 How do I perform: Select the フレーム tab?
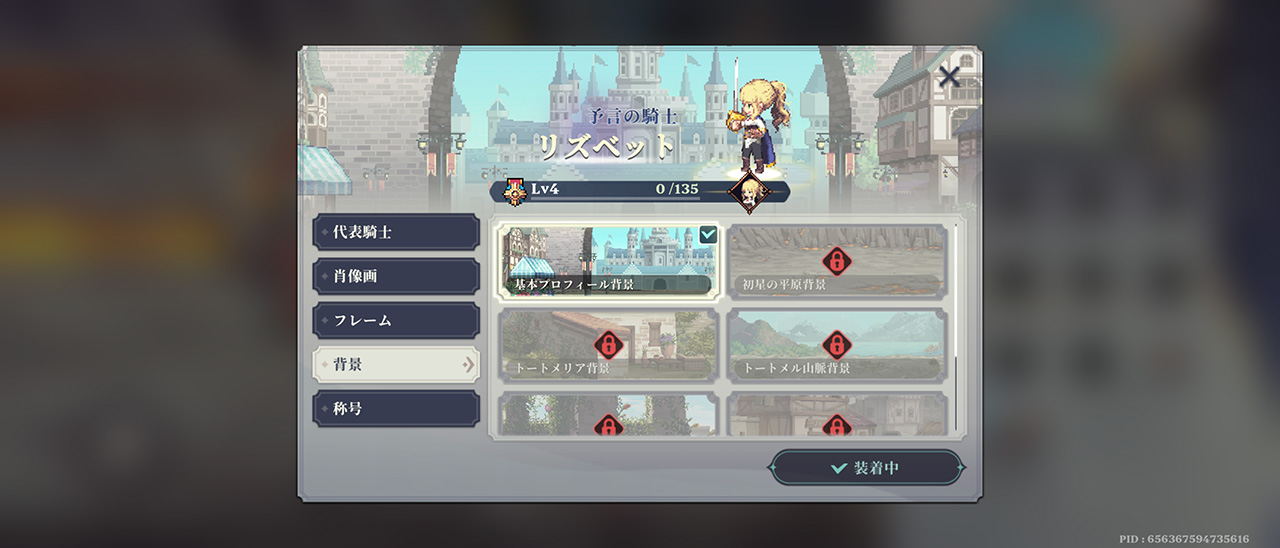(x=396, y=321)
